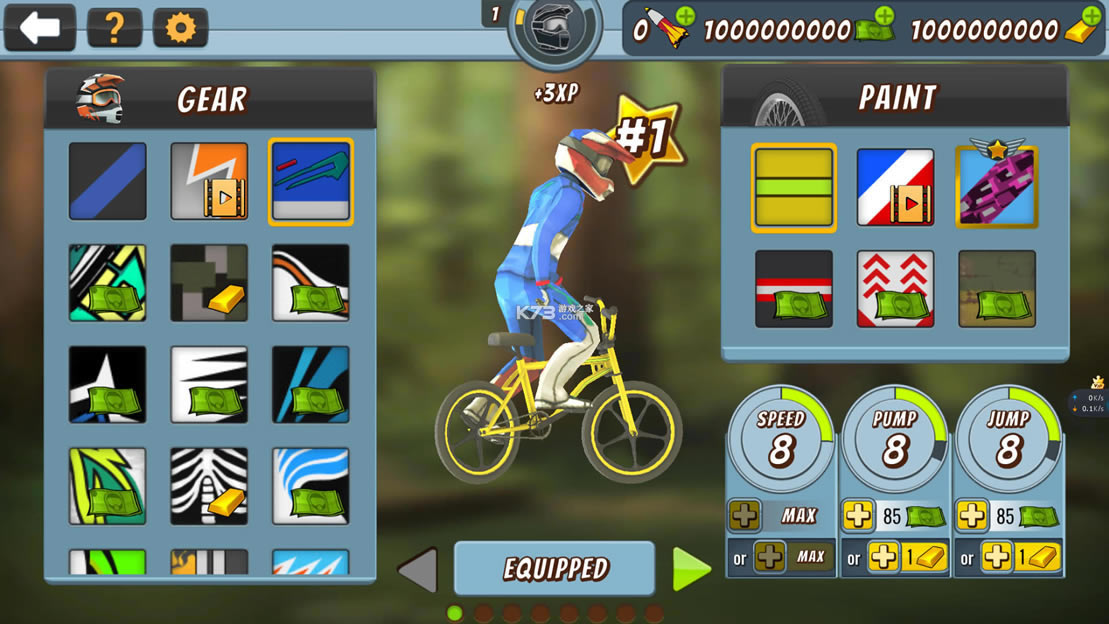Image resolution: width=1109 pixels, height=624 pixels.
Task: Select the yellow and green striped paint
Action: [794, 188]
